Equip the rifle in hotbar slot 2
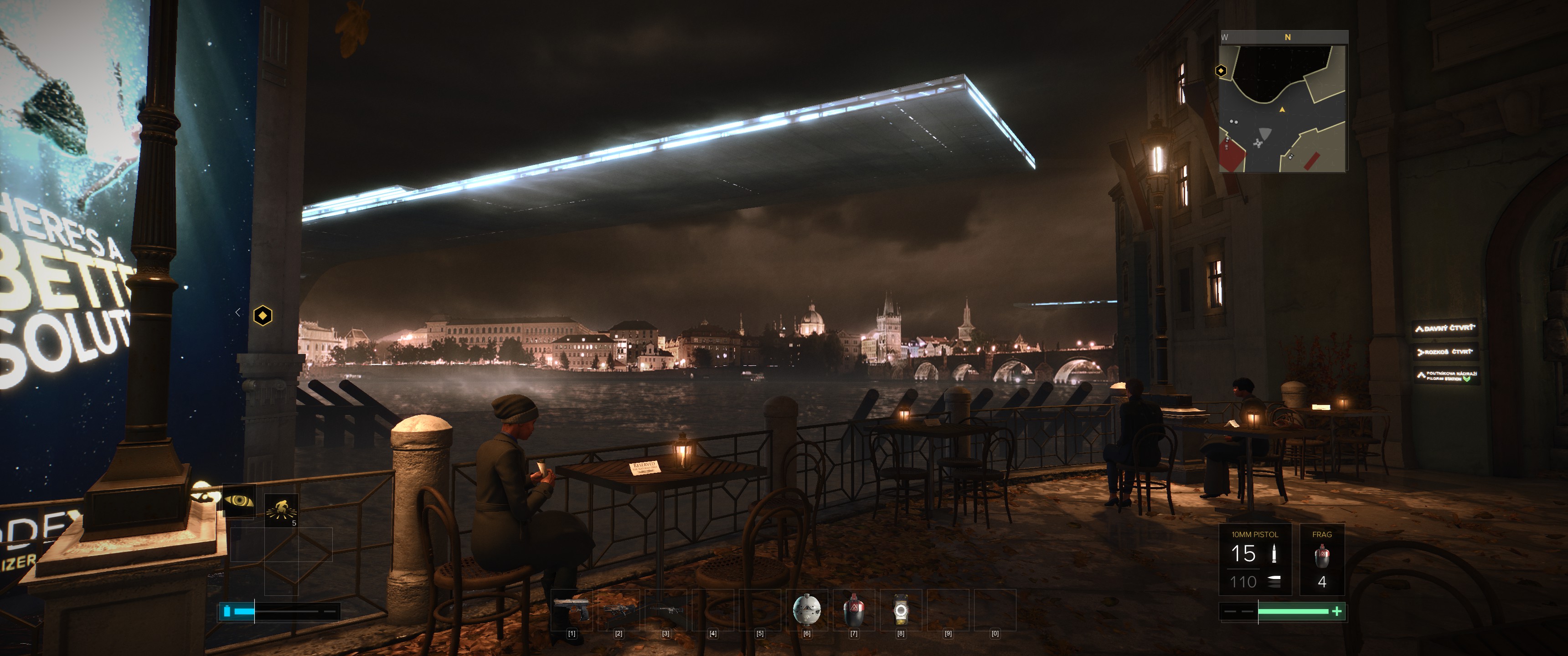 click(x=619, y=610)
